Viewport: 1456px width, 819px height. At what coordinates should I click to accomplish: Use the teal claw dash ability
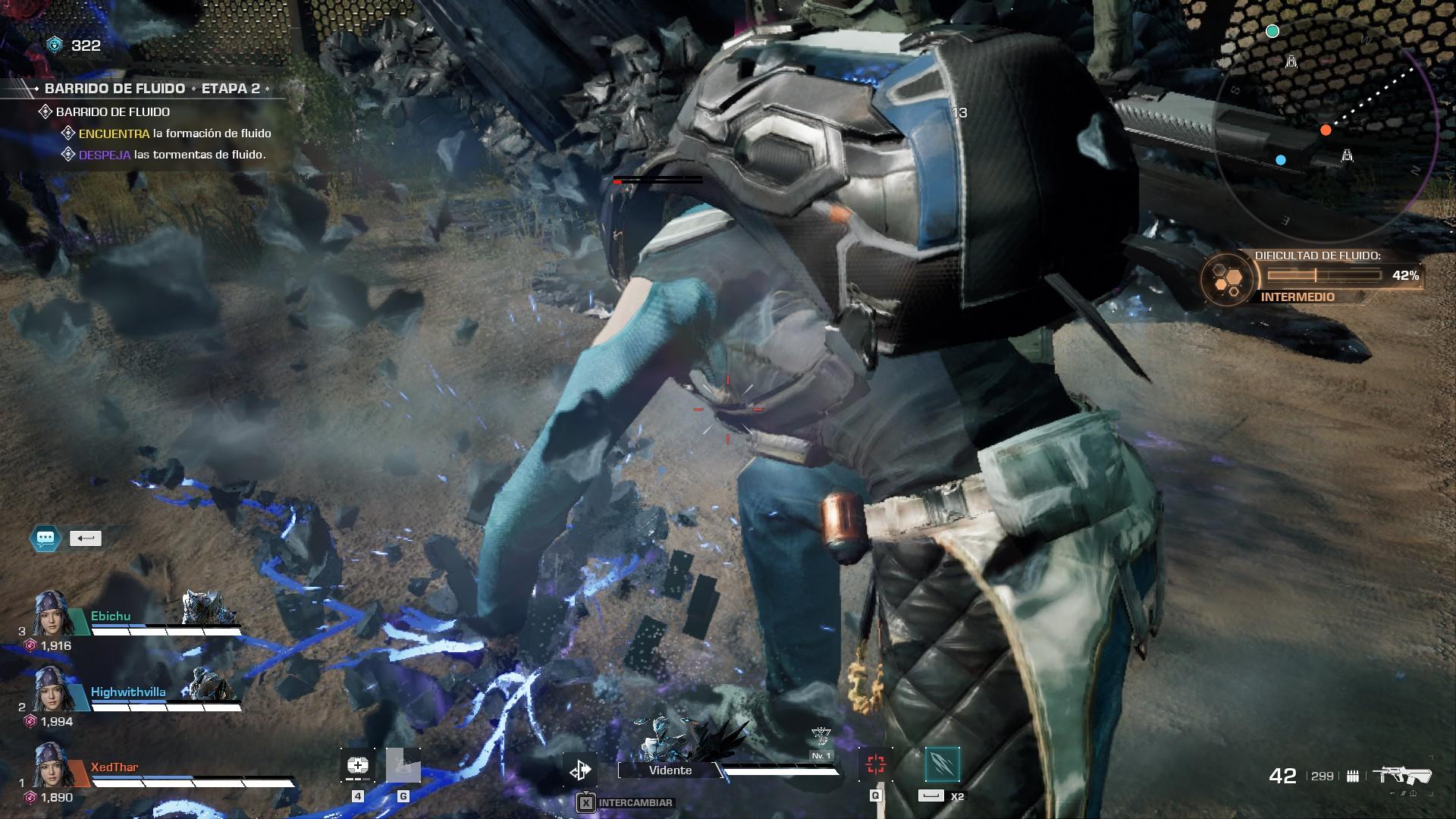coord(943,764)
